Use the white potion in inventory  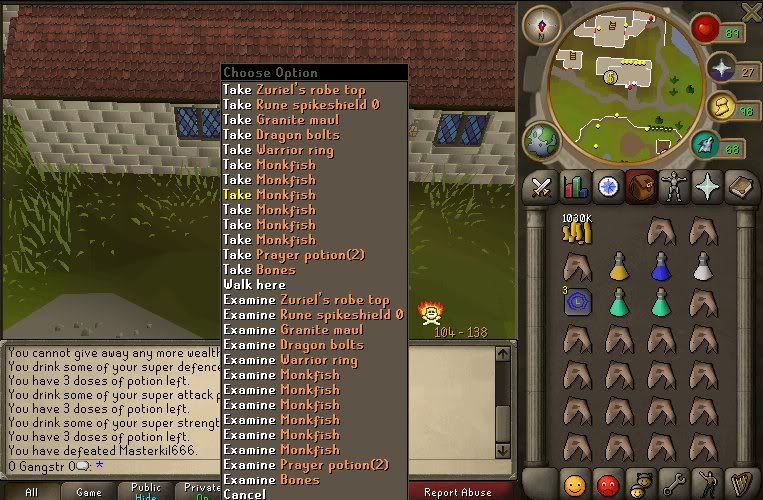[x=703, y=266]
